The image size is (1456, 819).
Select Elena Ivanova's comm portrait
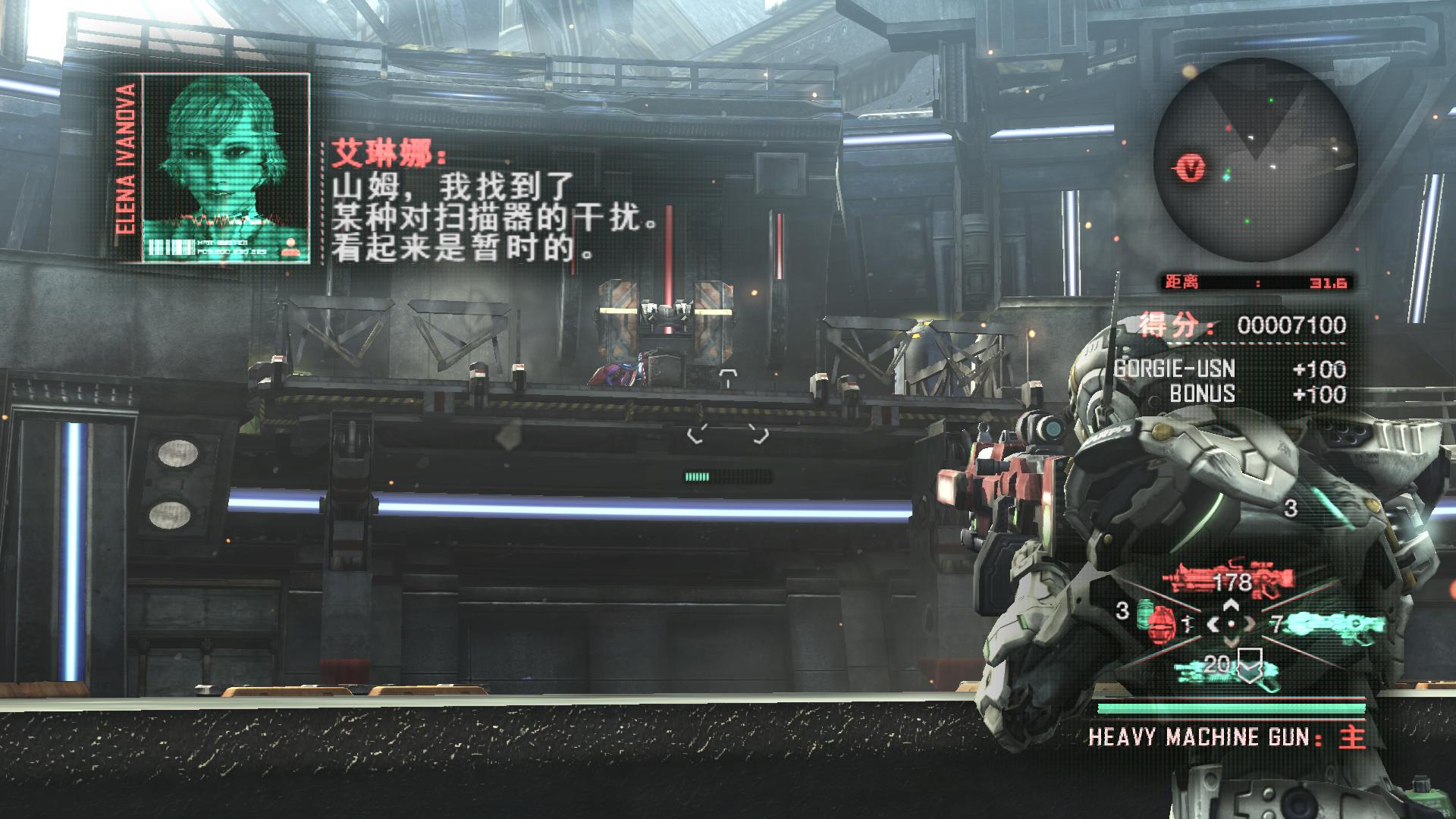225,168
